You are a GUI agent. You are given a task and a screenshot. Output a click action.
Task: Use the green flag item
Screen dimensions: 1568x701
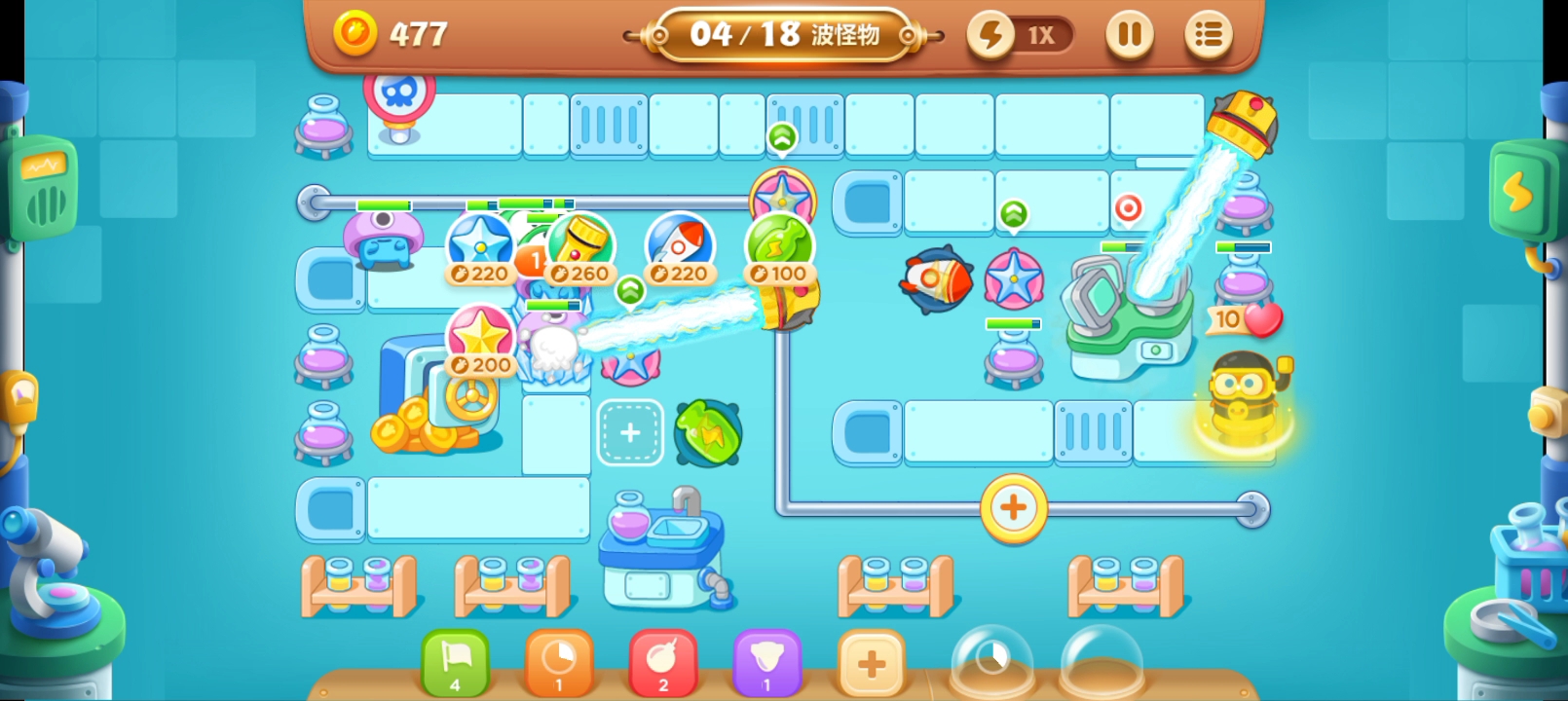pyautogui.click(x=455, y=662)
